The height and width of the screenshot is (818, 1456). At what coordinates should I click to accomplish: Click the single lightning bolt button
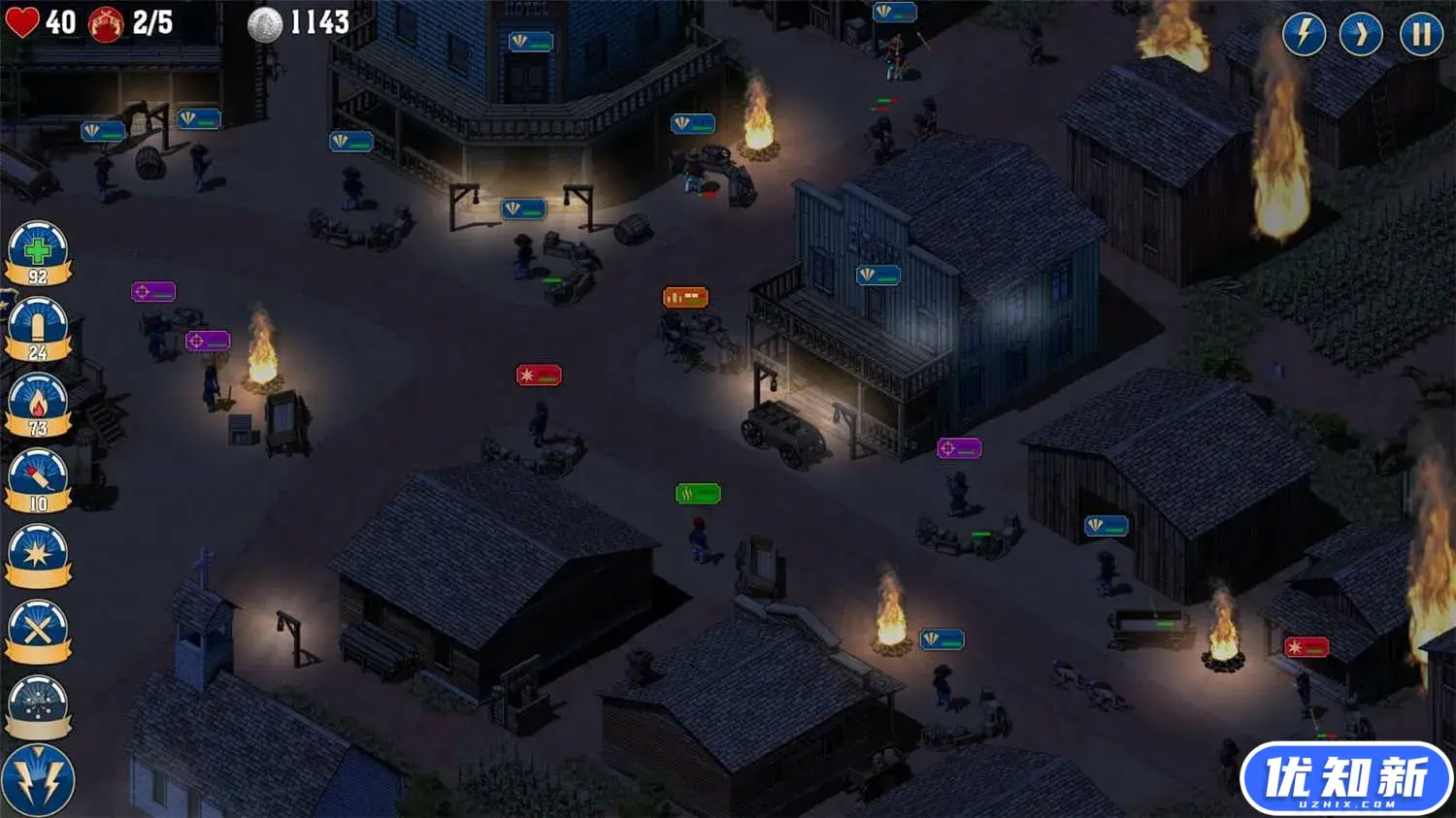1304,34
